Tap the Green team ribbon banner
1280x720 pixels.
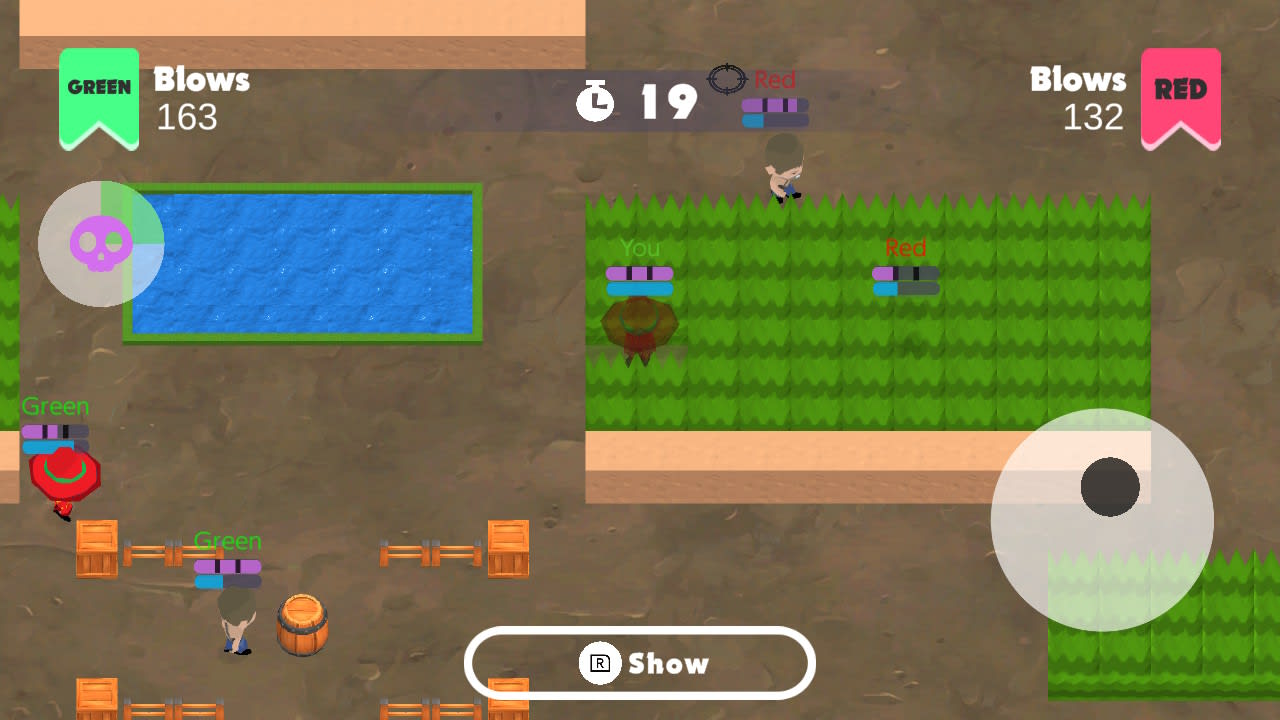(x=98, y=90)
